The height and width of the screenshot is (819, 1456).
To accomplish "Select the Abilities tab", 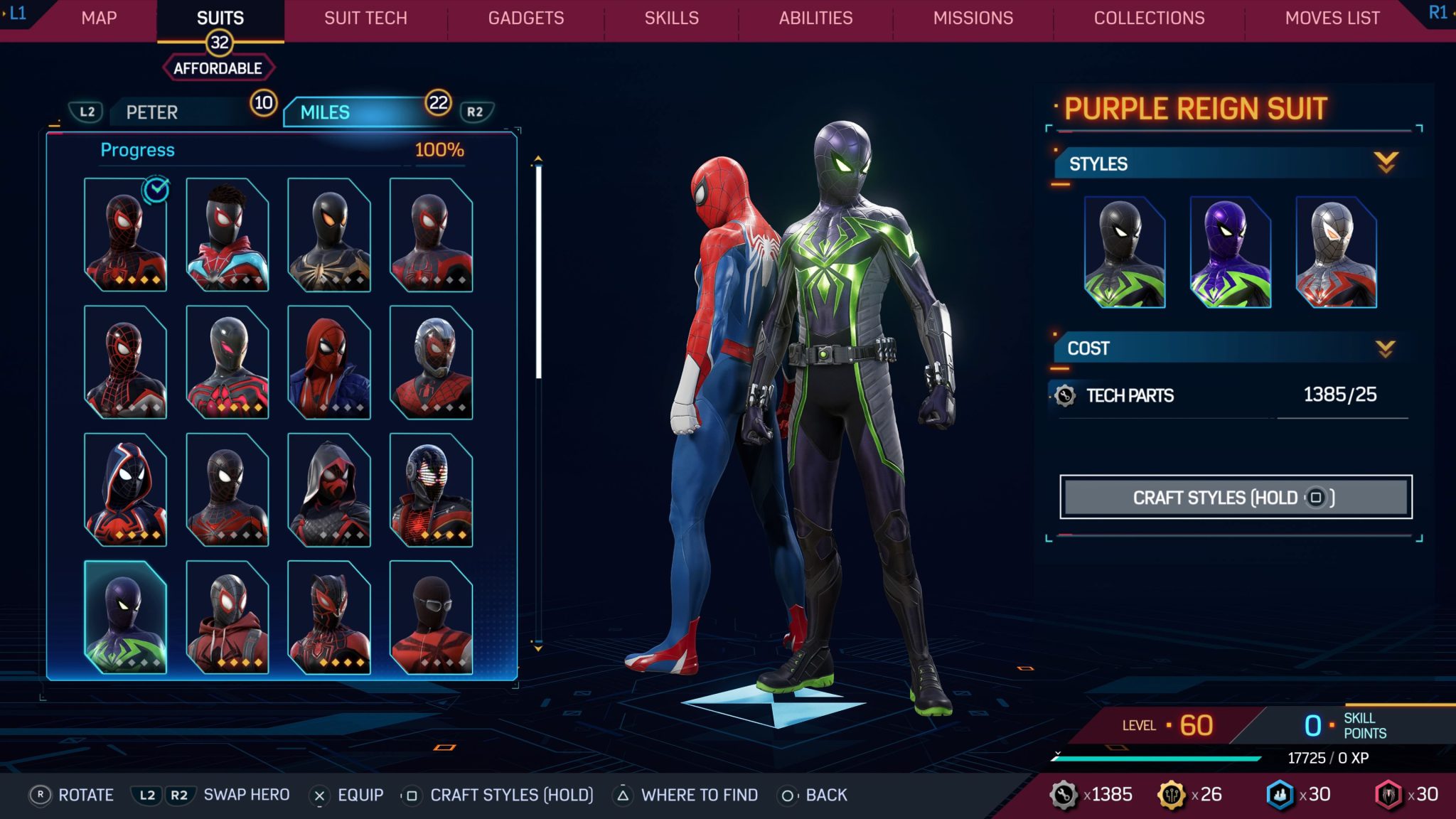I will 815,18.
